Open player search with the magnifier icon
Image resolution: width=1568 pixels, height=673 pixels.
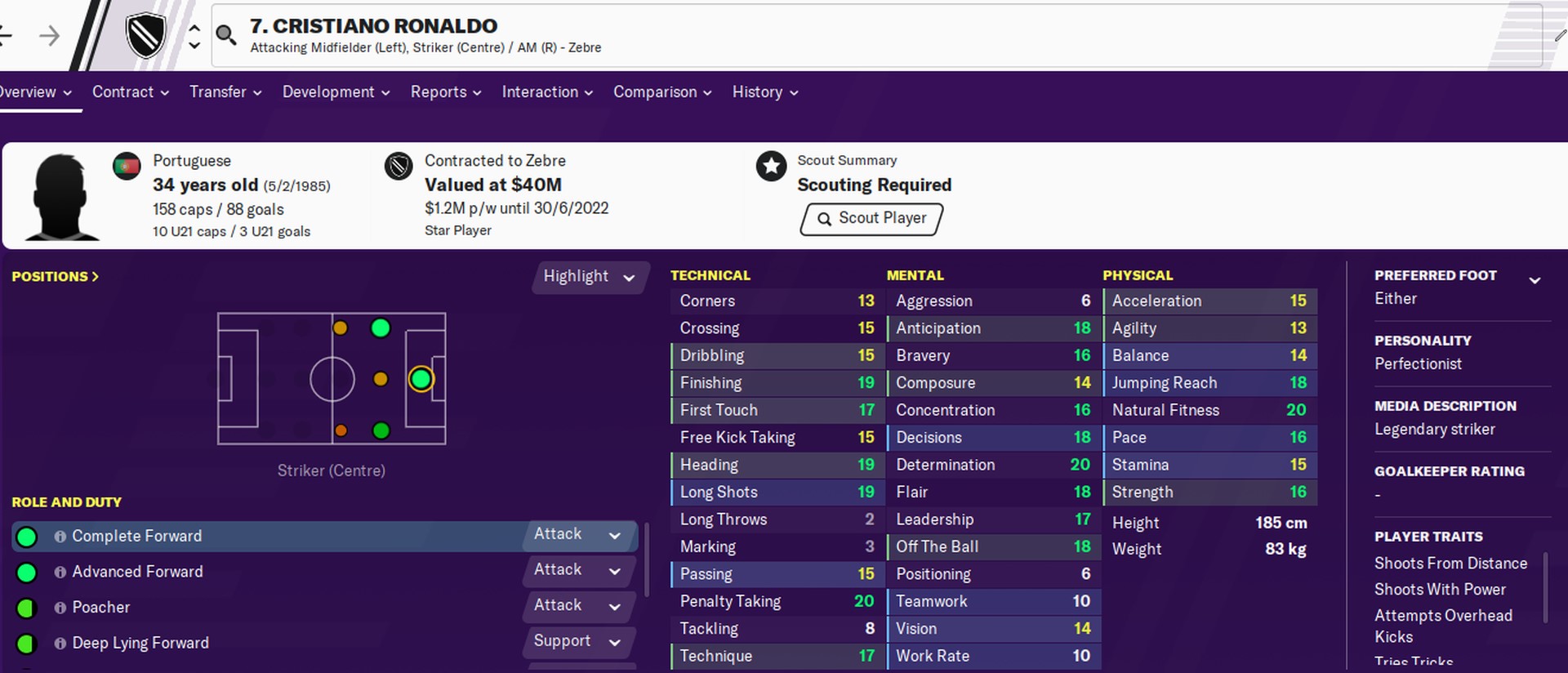tap(226, 35)
